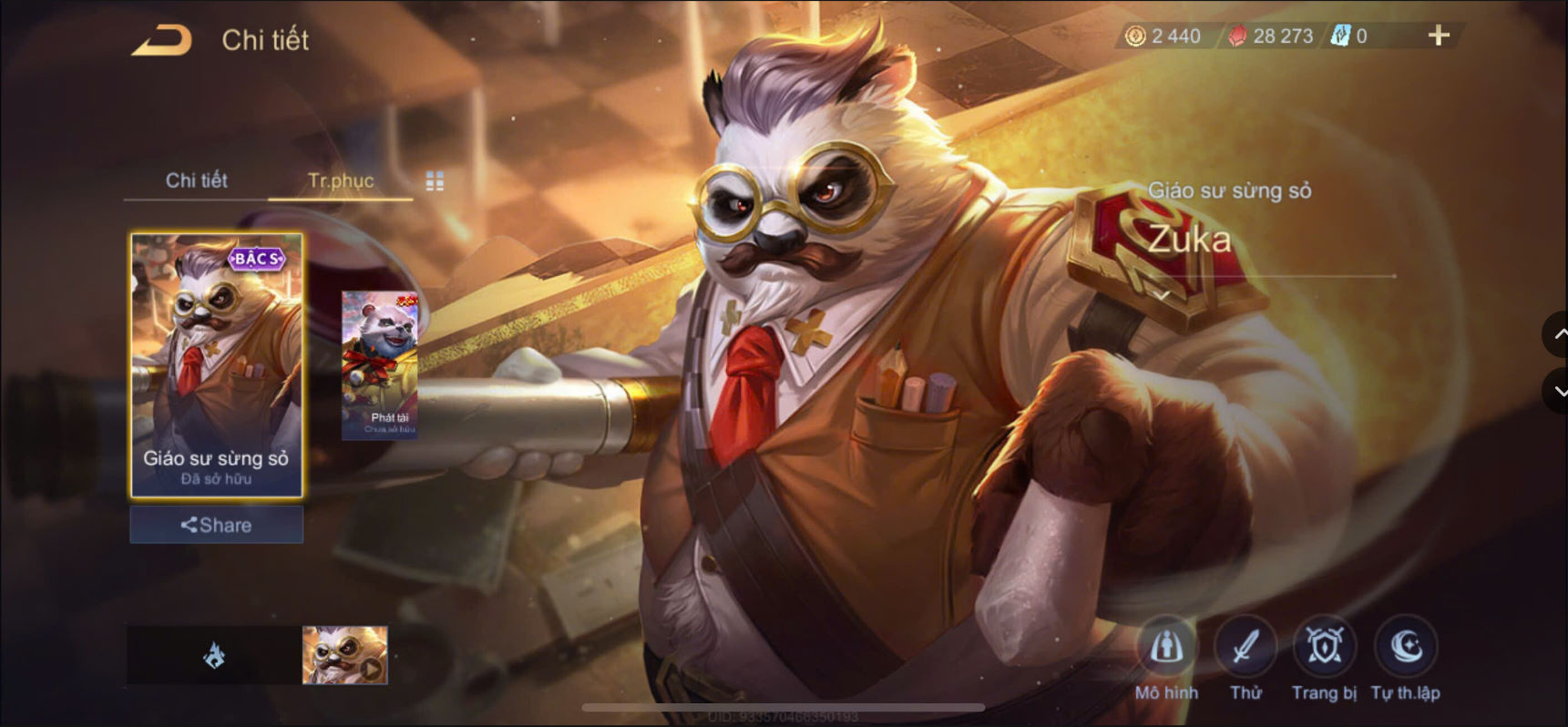
Task: Select the Thử sword icon to test the hero
Action: [1246, 649]
